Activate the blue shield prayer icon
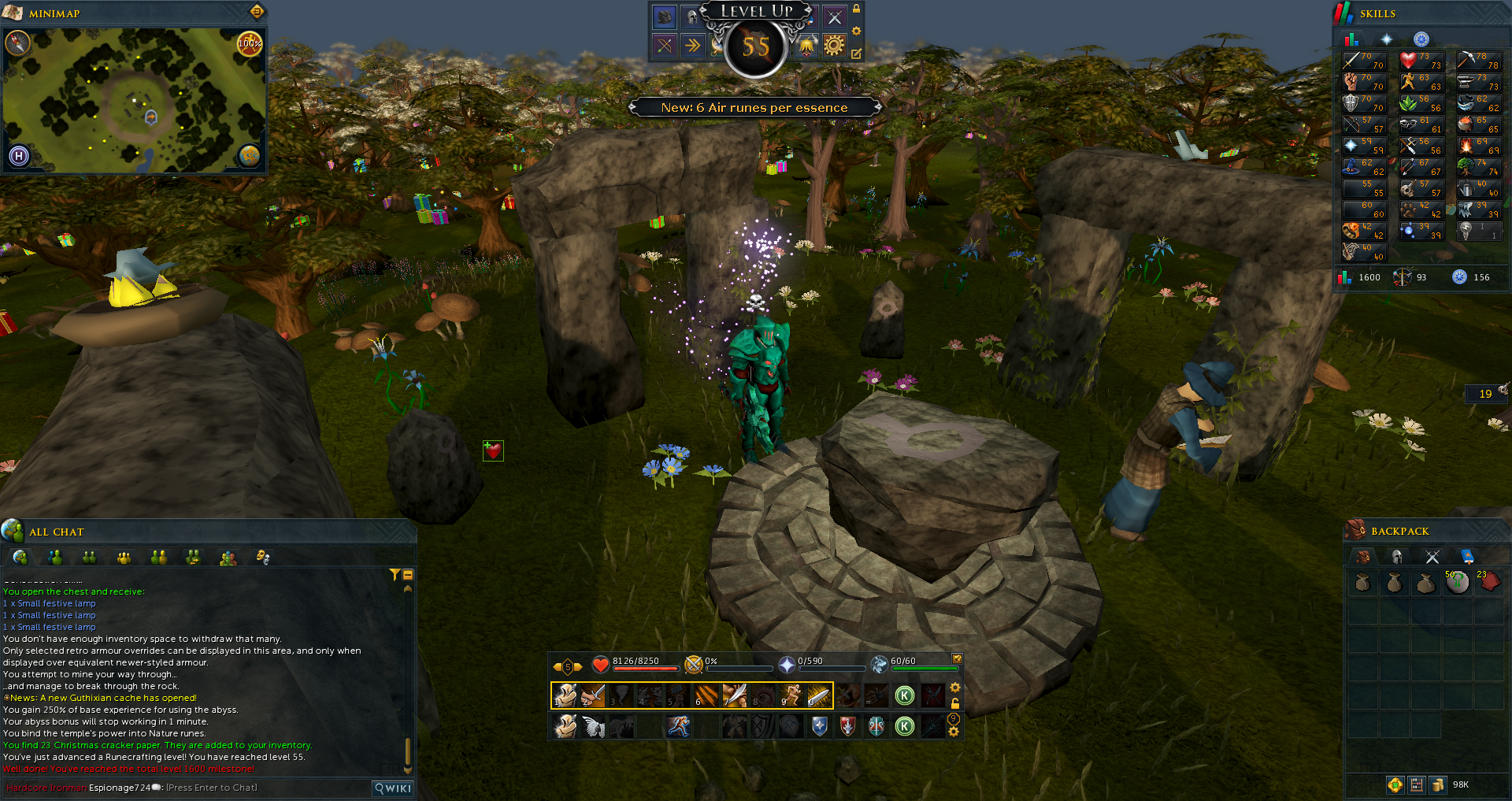Screen dimensions: 1512x801 pos(819,725)
